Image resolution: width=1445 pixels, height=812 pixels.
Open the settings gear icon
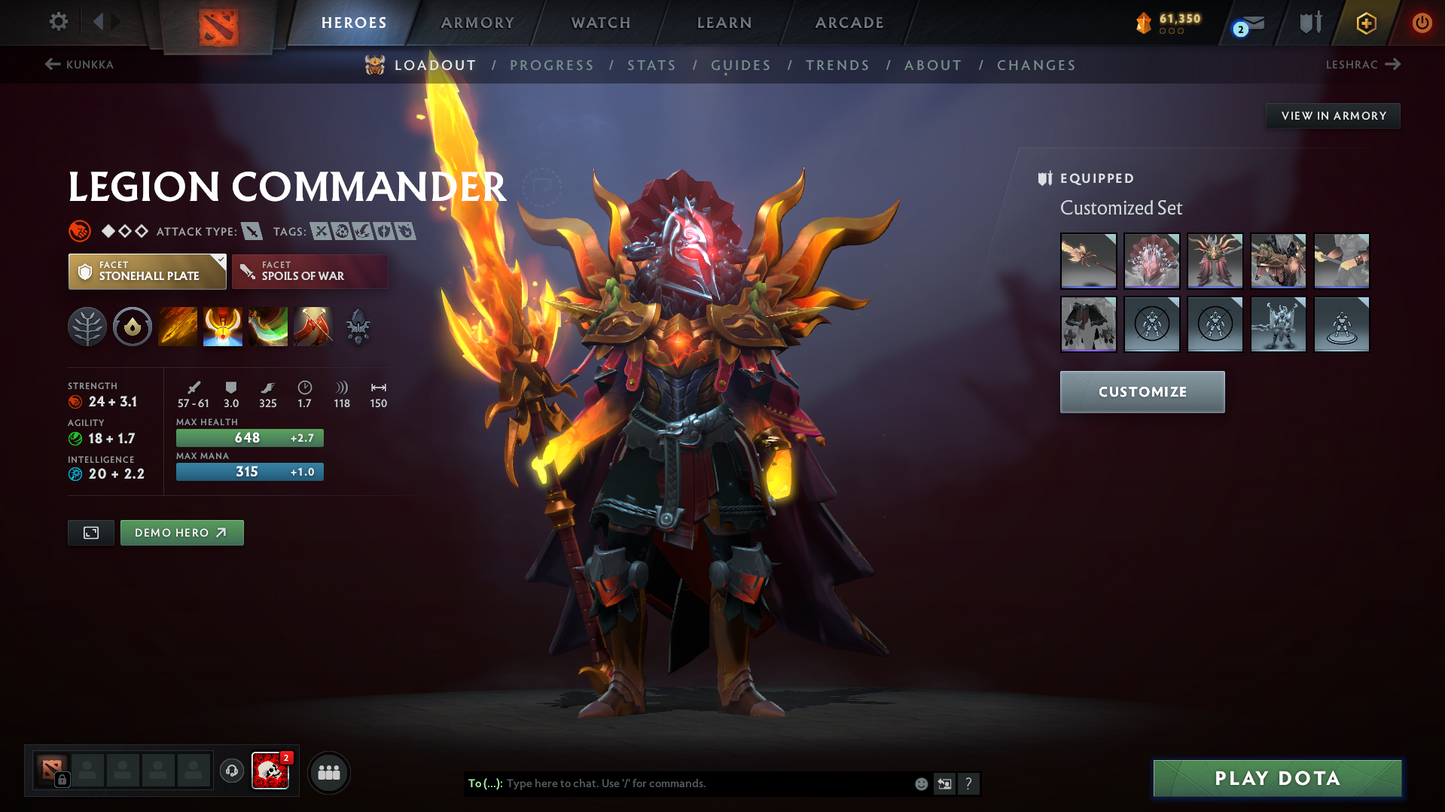coord(59,22)
